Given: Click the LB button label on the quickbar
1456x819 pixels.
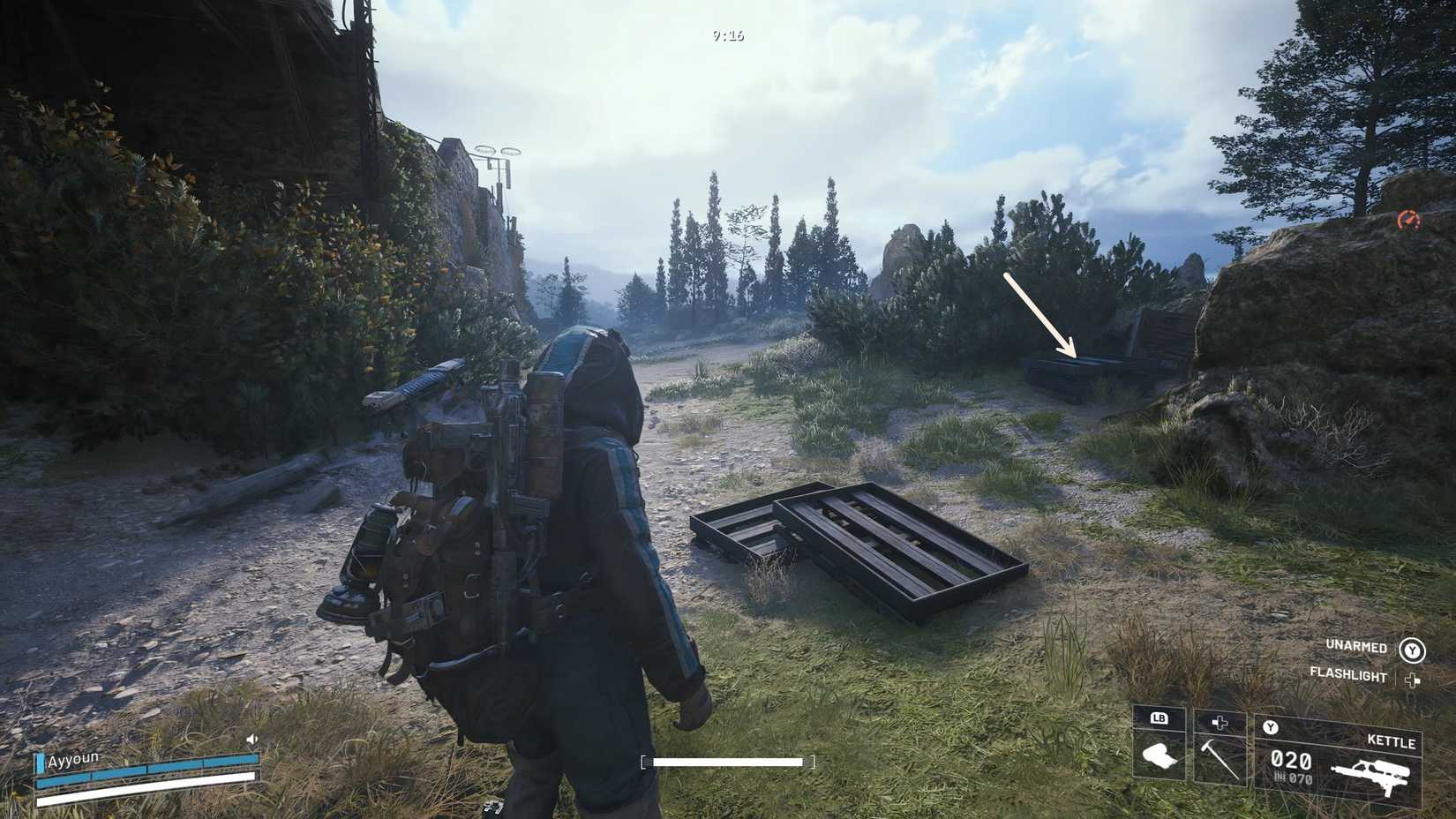Looking at the screenshot, I should pos(1158,718).
